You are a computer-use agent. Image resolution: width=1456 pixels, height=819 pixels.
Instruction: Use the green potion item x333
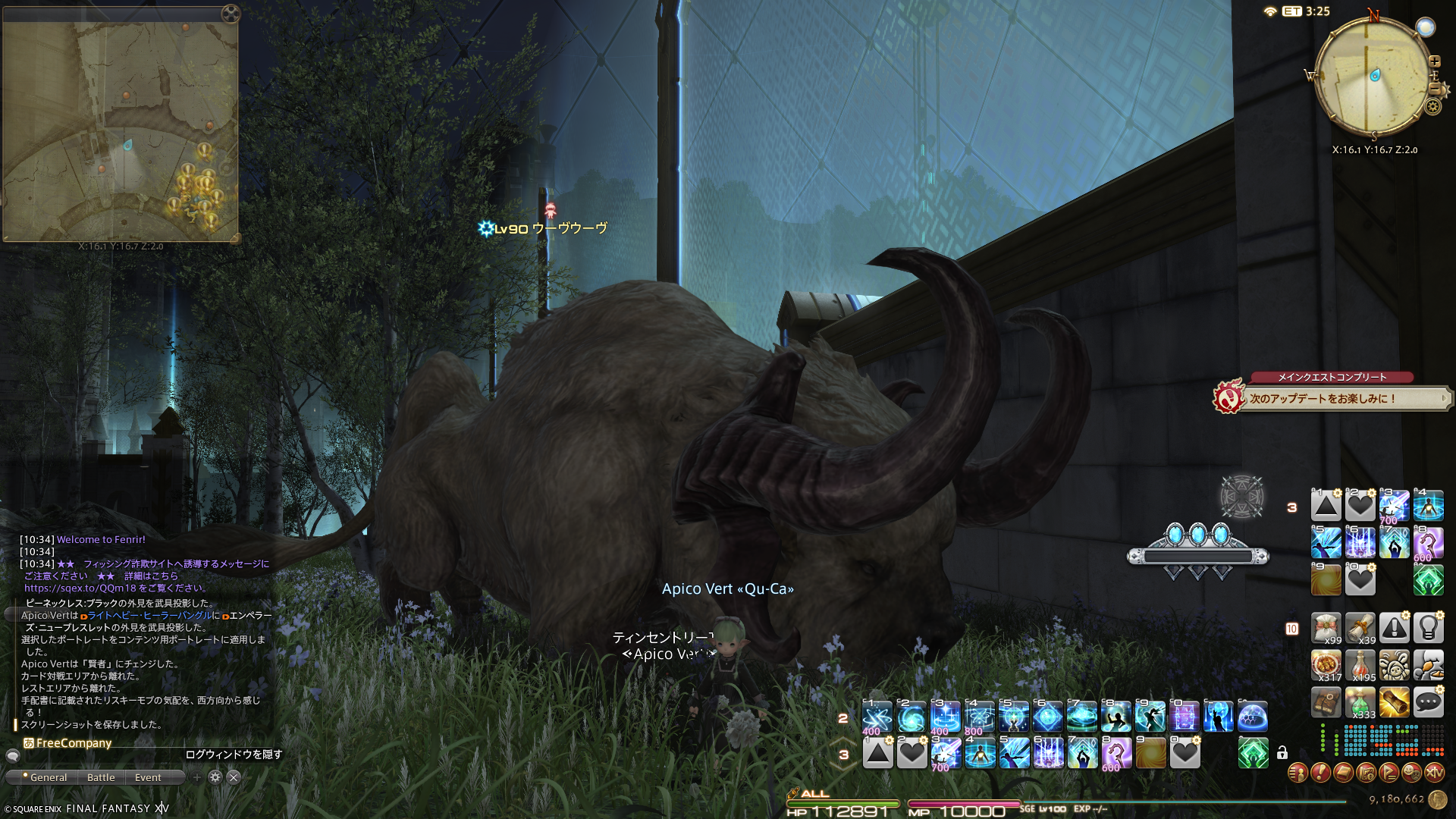tap(1360, 702)
